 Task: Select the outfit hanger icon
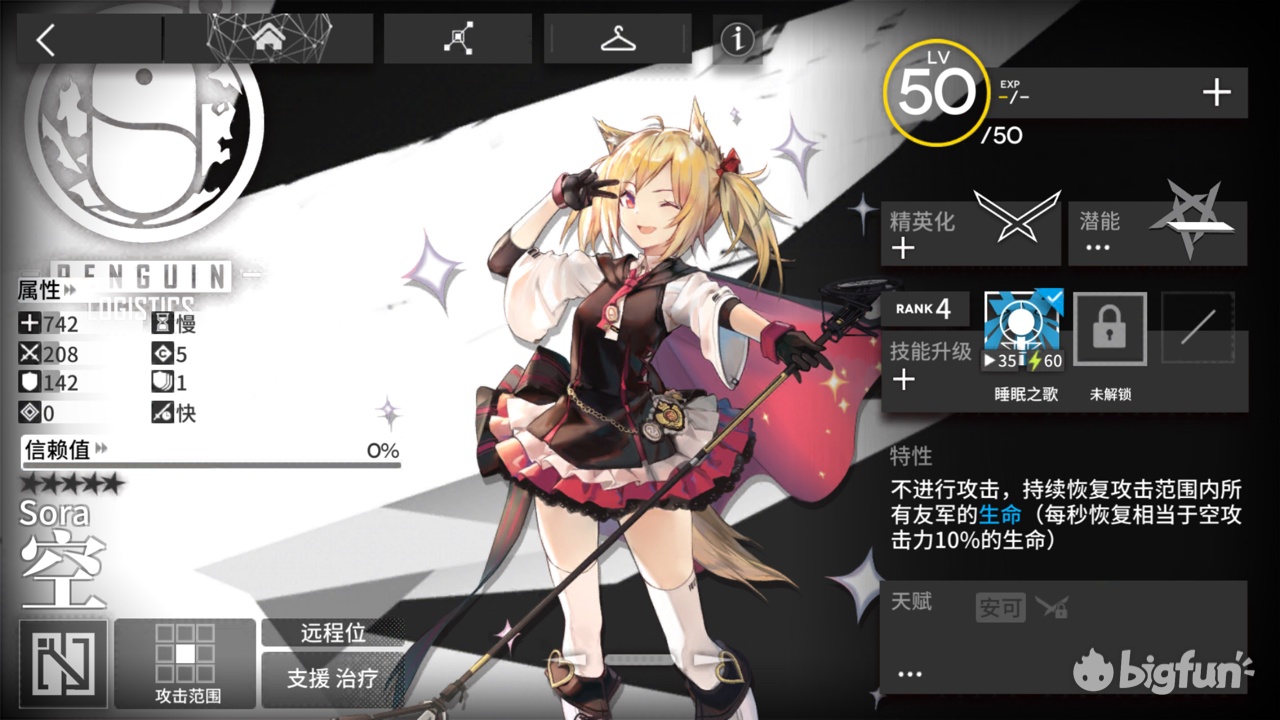coord(617,36)
